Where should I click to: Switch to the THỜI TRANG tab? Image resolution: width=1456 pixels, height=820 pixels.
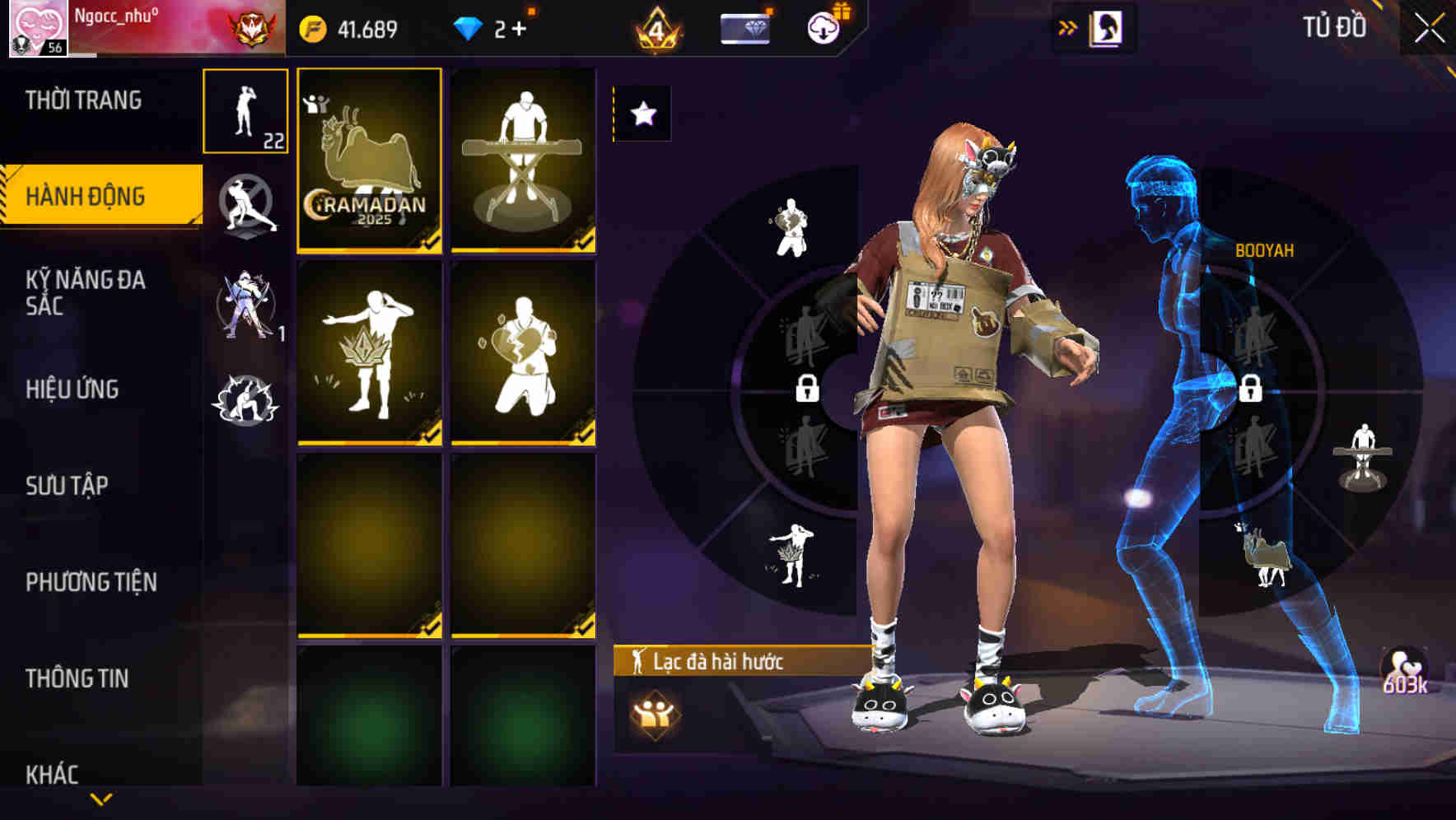coord(82,99)
